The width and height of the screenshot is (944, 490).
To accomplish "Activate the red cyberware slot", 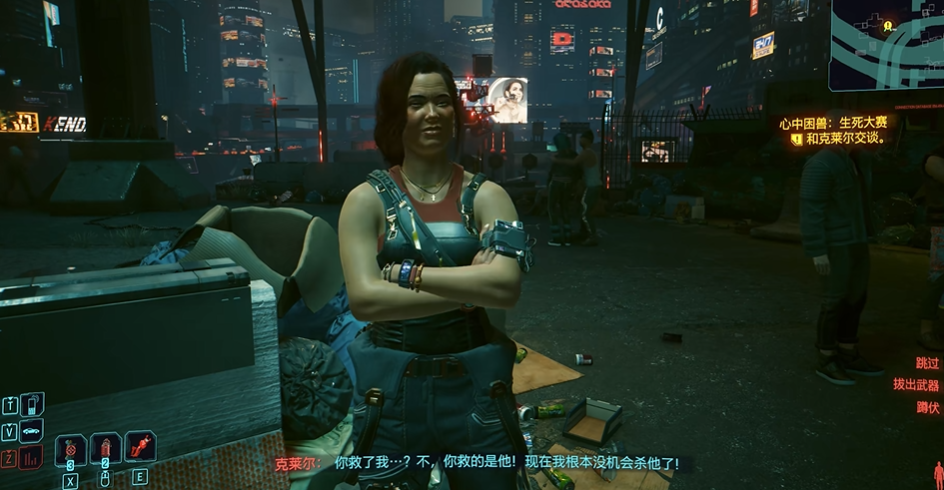I will pos(140,447).
